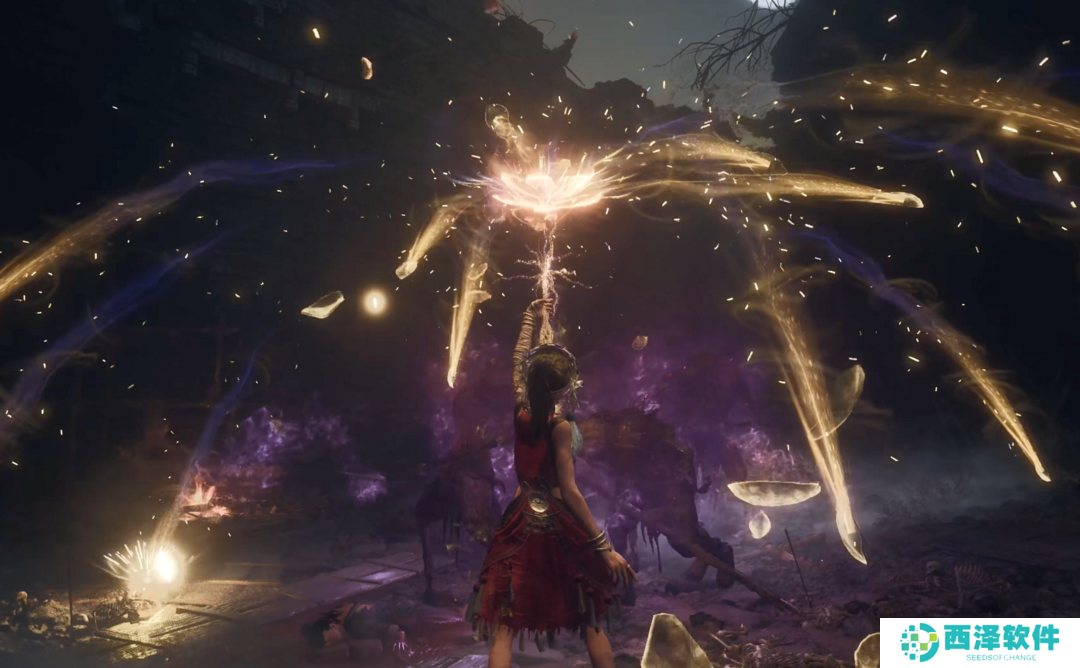
Task: Click the 西泽软件 SEEDSOFCHANGE logo banner
Action: pos(979,642)
